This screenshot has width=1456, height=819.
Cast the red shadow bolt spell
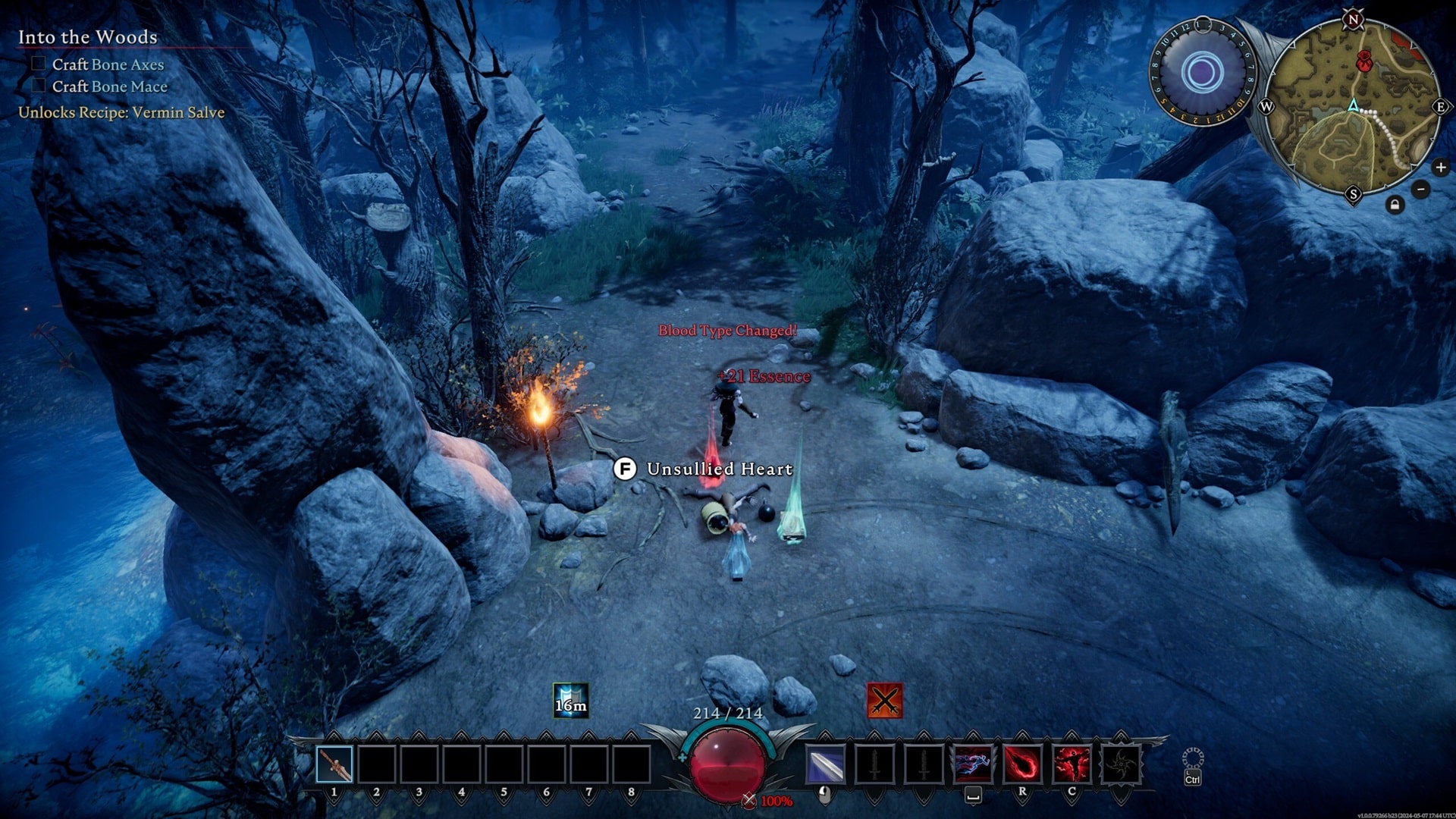[1022, 764]
